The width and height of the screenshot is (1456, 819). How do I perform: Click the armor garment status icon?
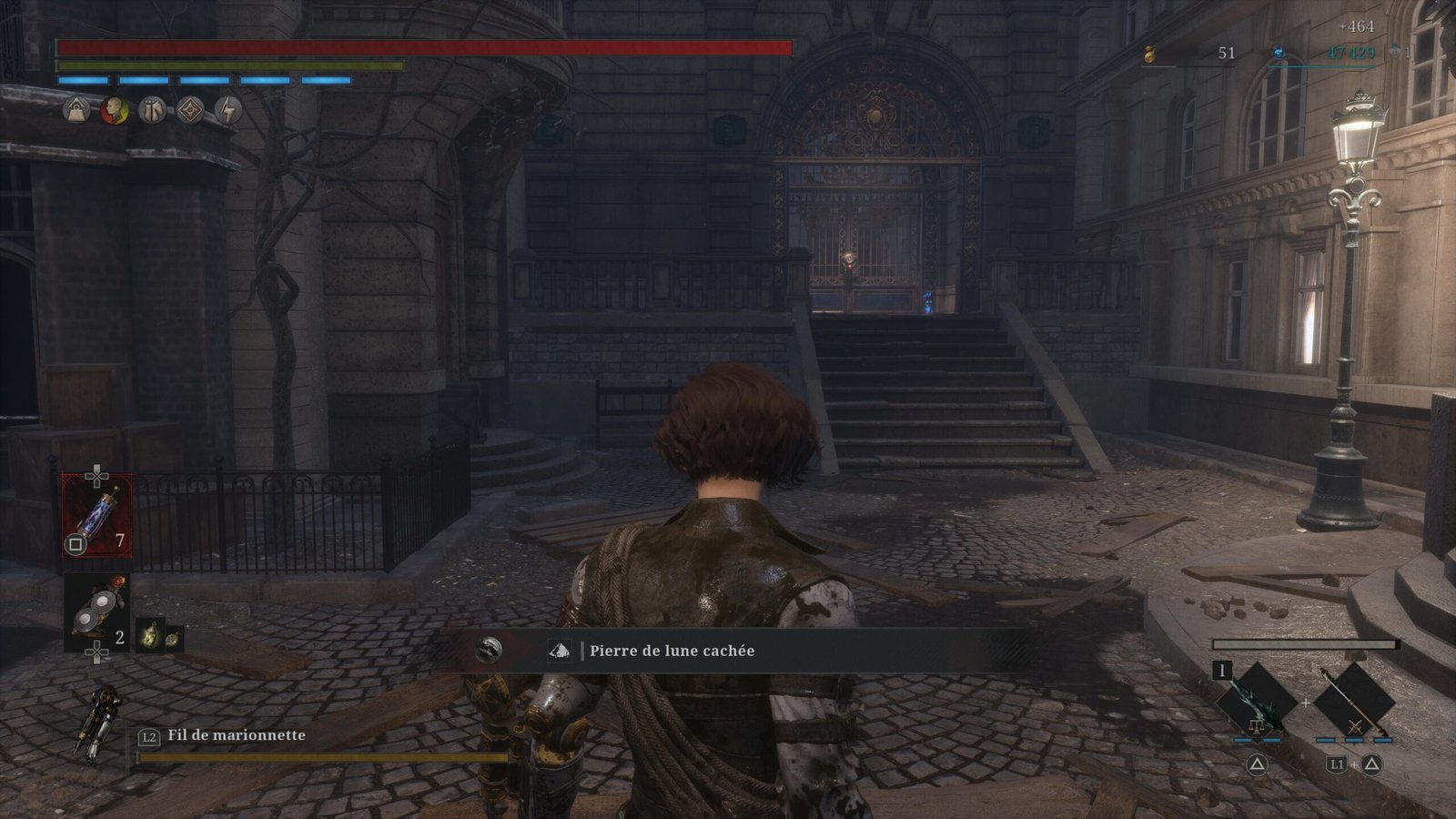153,111
